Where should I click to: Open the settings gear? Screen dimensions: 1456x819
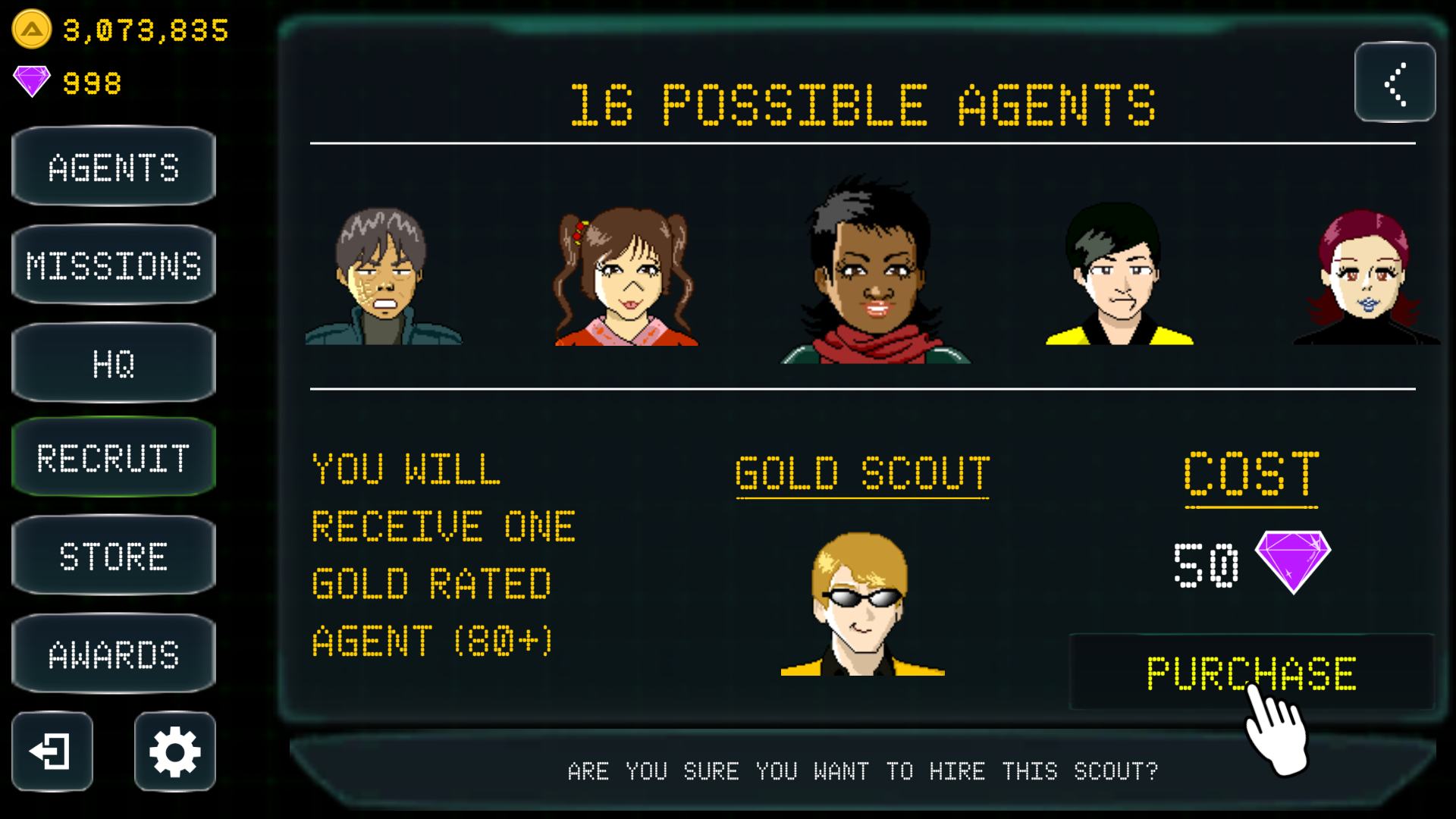coord(173,752)
